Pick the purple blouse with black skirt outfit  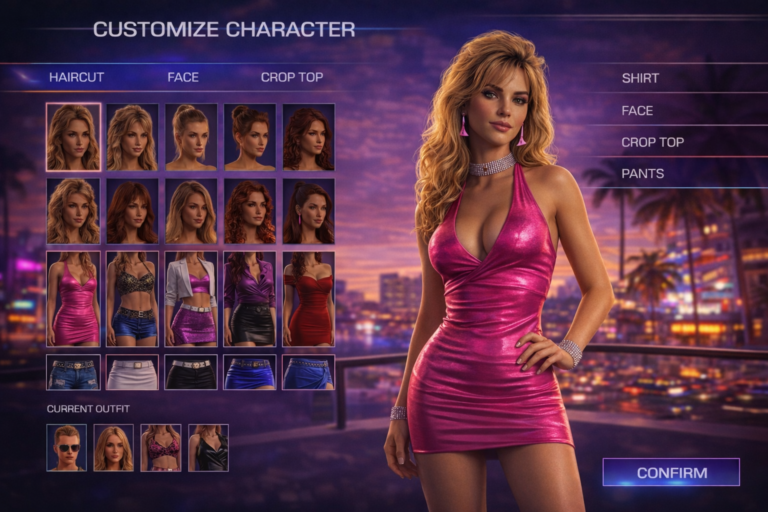pyautogui.click(x=249, y=299)
